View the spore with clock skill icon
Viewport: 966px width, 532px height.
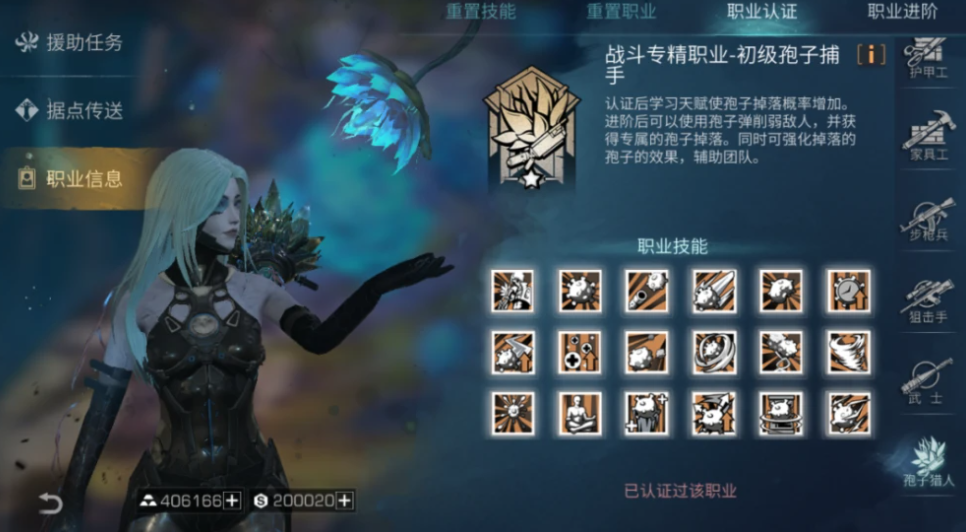tap(848, 290)
